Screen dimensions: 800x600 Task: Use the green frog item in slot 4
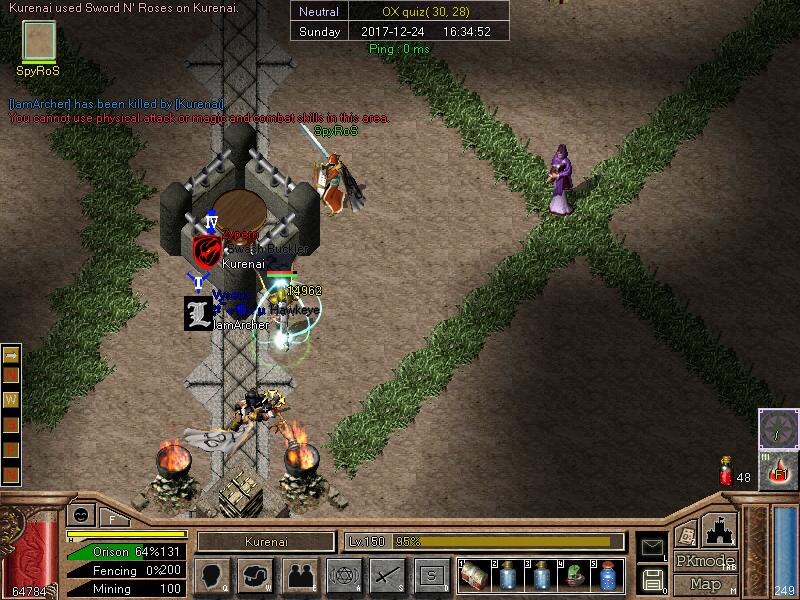(574, 575)
